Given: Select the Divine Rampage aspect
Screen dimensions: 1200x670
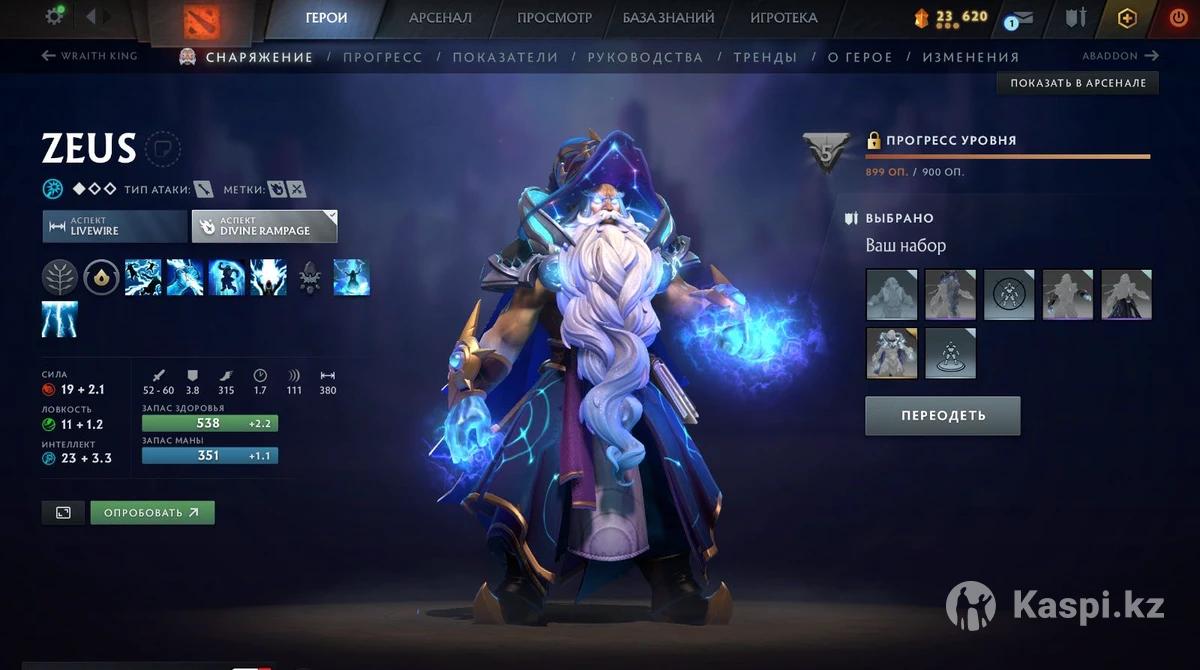Looking at the screenshot, I should pos(264,226).
